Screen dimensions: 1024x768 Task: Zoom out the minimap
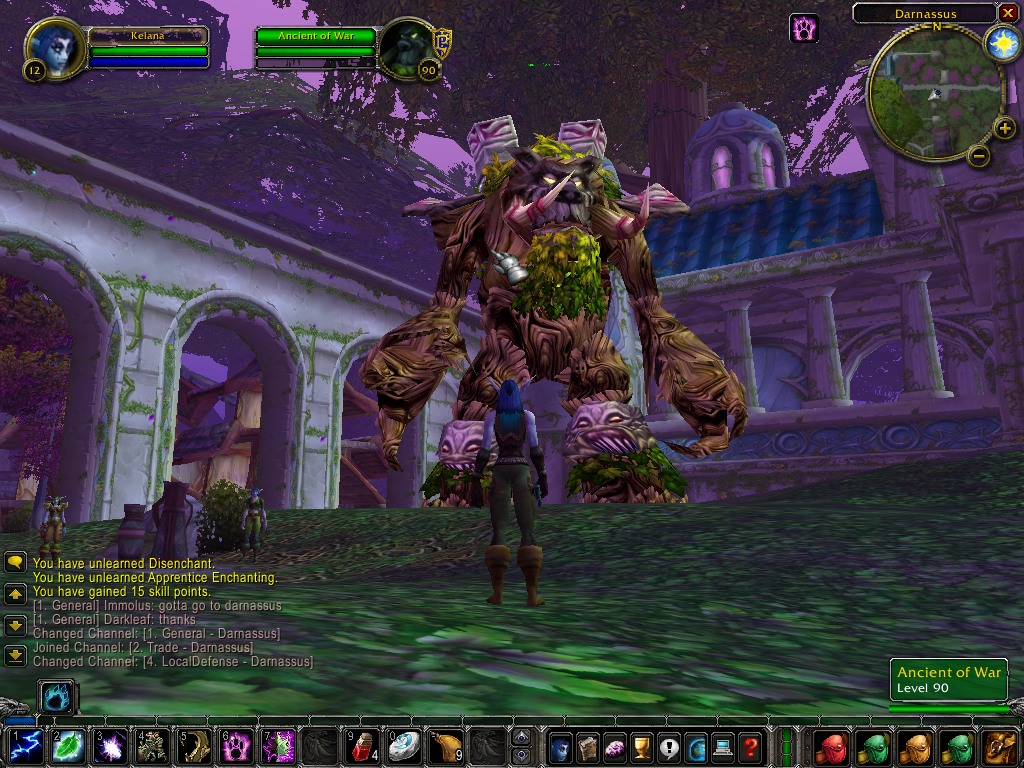click(x=979, y=155)
